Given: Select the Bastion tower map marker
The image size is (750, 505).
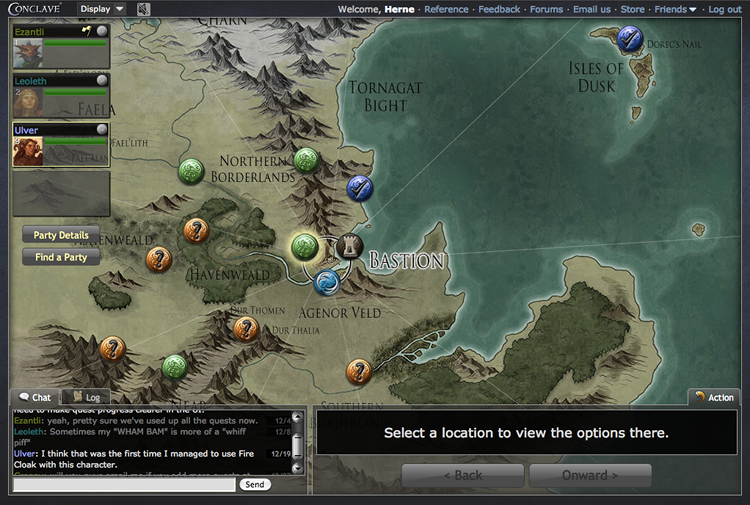Looking at the screenshot, I should coord(350,245).
